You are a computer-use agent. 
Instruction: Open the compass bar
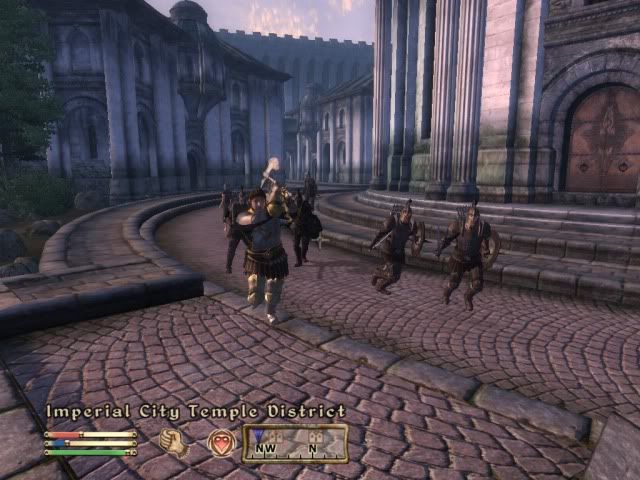point(295,443)
